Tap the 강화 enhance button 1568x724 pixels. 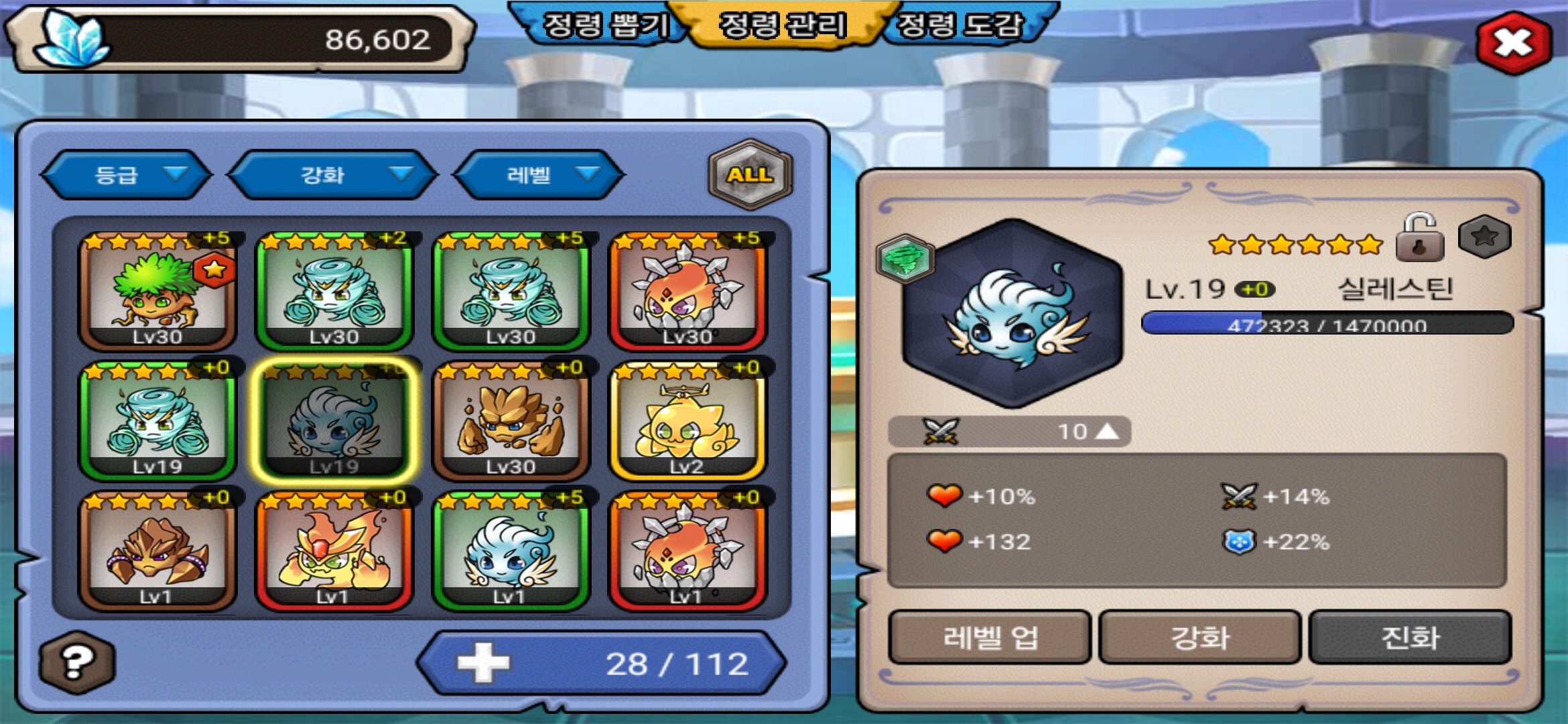click(x=1199, y=637)
